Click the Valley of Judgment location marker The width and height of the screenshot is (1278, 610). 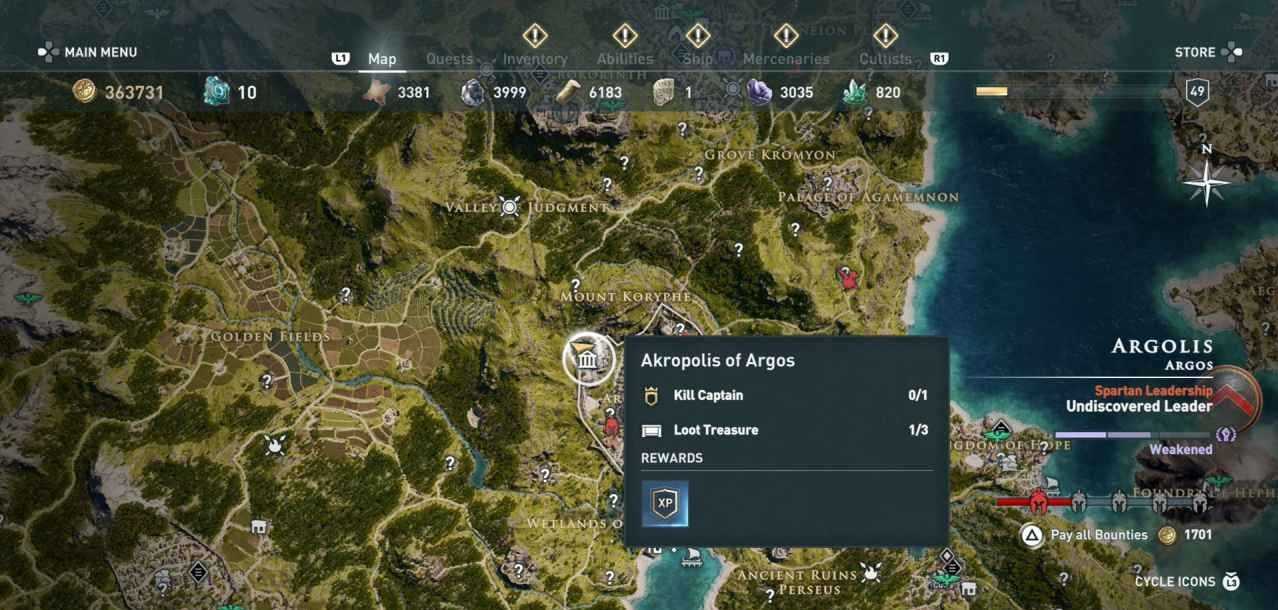tap(510, 207)
